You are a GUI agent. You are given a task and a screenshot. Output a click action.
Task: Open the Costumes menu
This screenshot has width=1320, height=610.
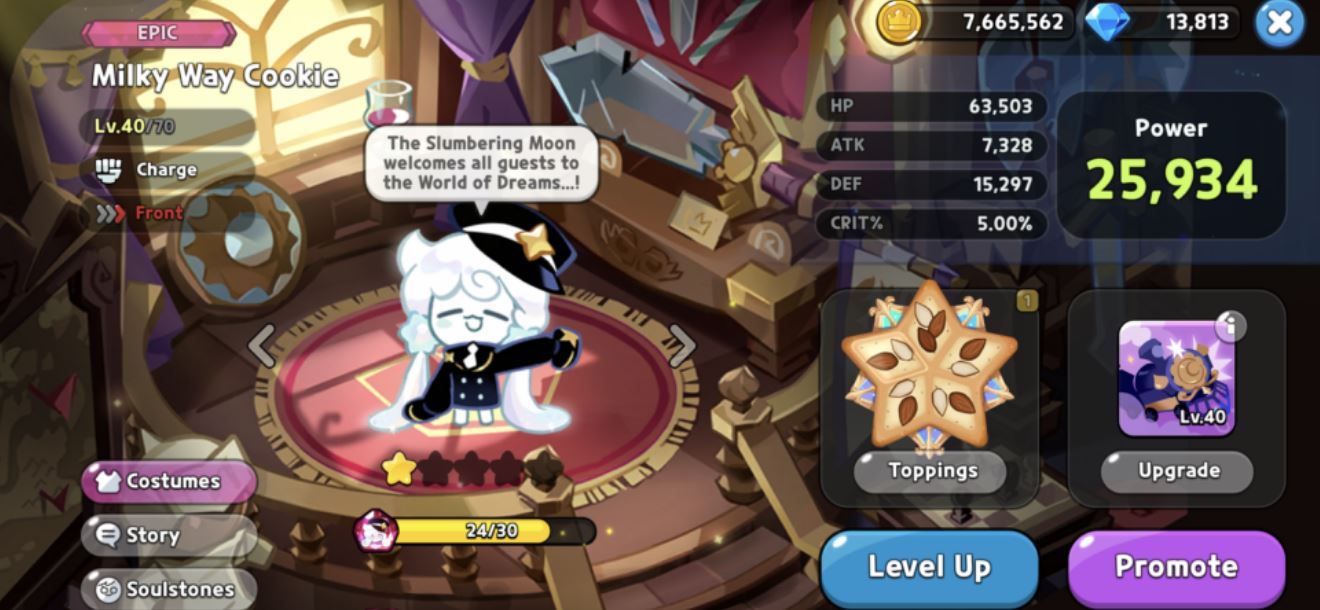pyautogui.click(x=169, y=481)
